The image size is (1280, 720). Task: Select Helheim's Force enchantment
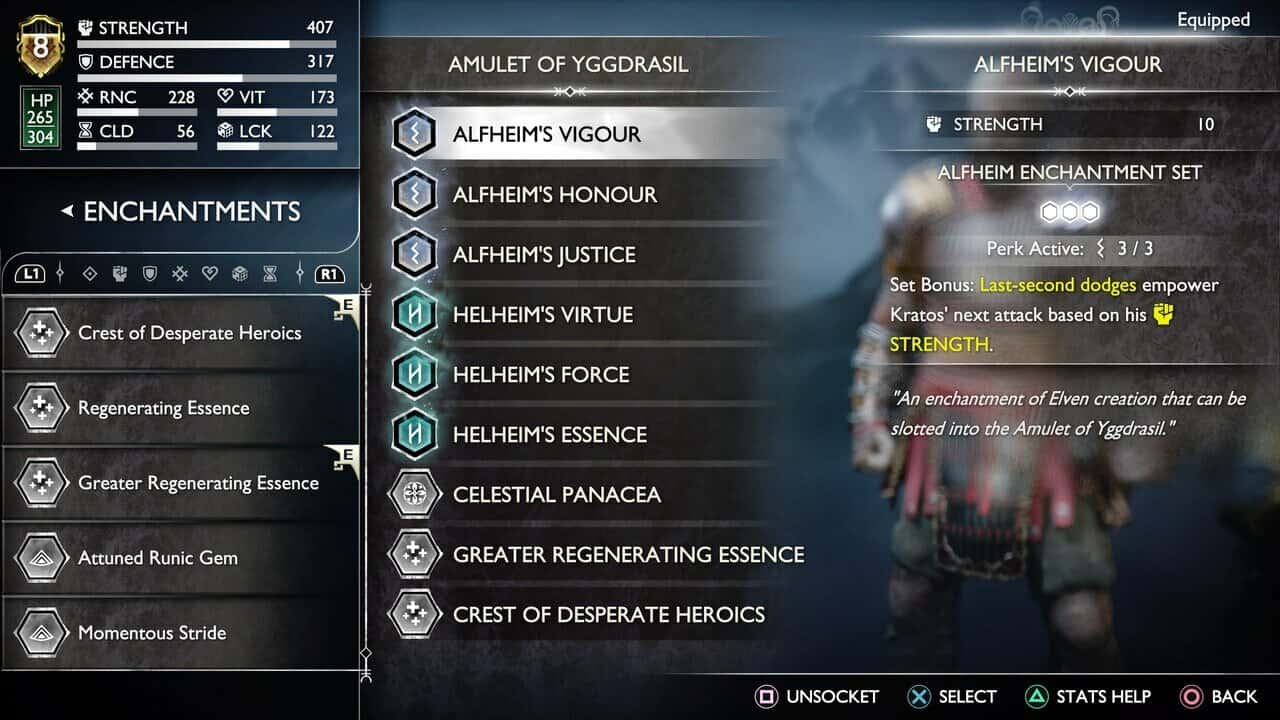click(x=540, y=374)
